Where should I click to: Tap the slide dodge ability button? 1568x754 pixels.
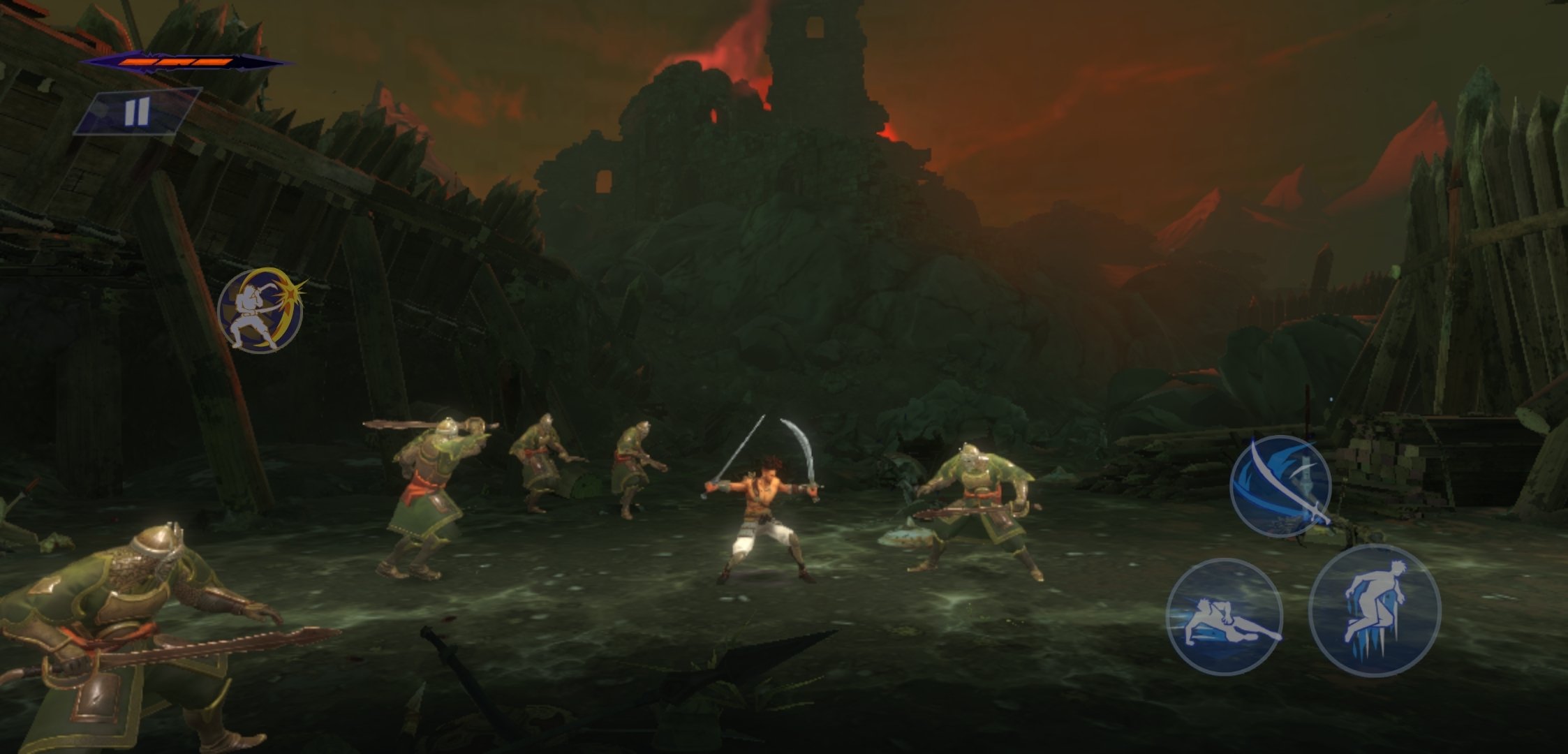tap(1225, 616)
